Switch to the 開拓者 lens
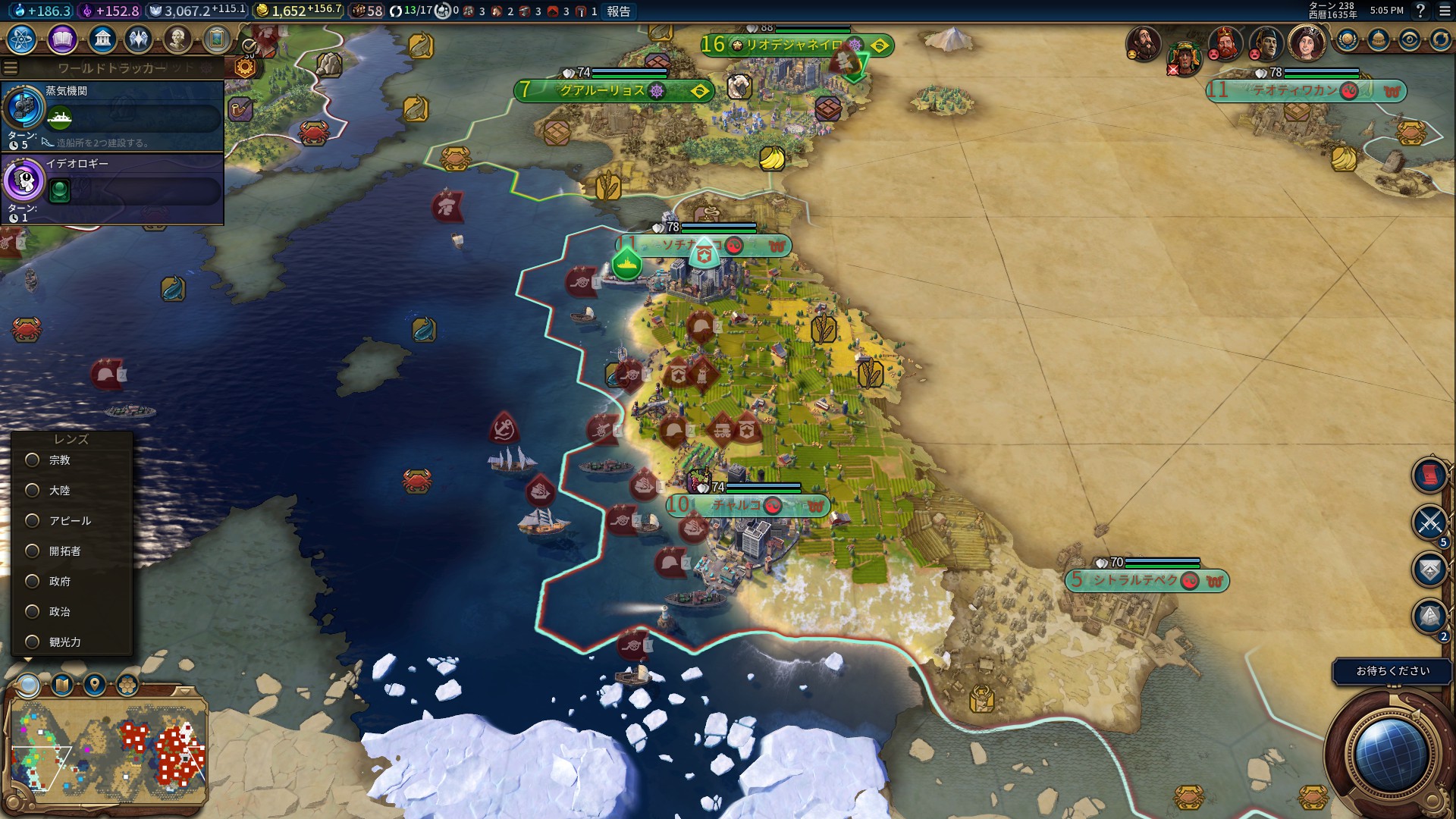This screenshot has height=819, width=1456. pyautogui.click(x=33, y=551)
